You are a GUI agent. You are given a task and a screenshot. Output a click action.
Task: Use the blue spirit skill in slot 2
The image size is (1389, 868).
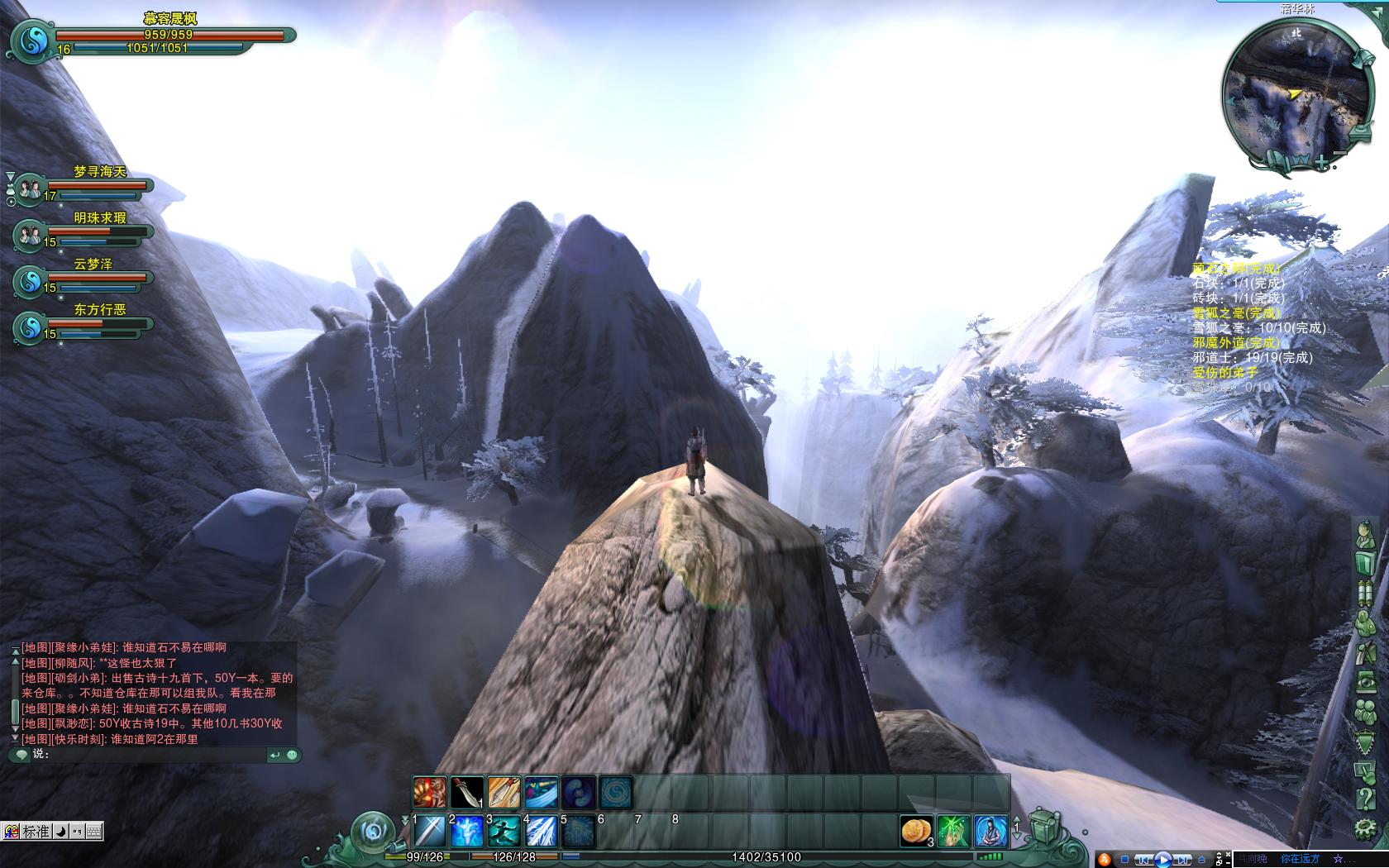[467, 831]
